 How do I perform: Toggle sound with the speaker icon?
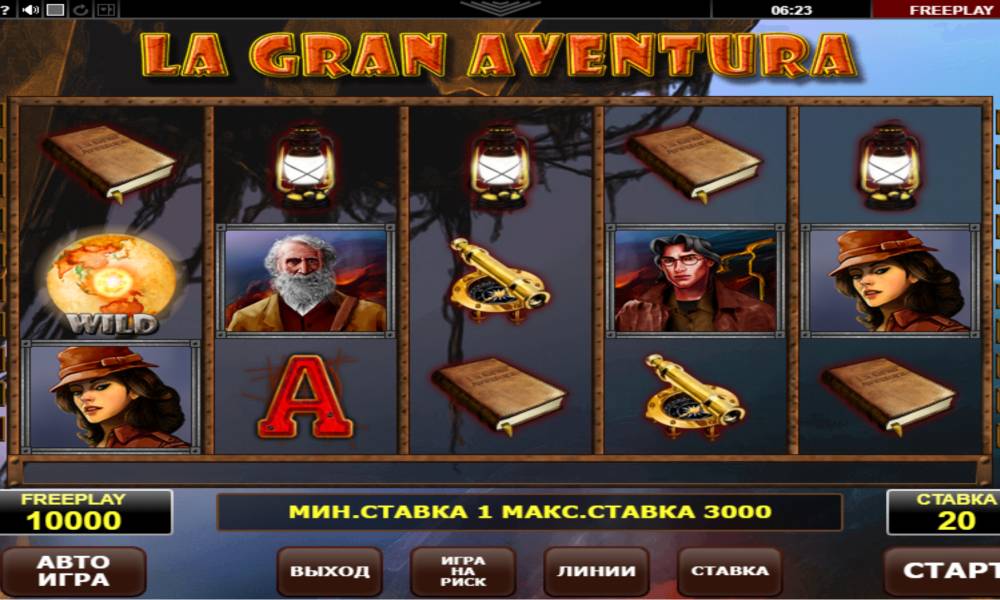point(30,10)
